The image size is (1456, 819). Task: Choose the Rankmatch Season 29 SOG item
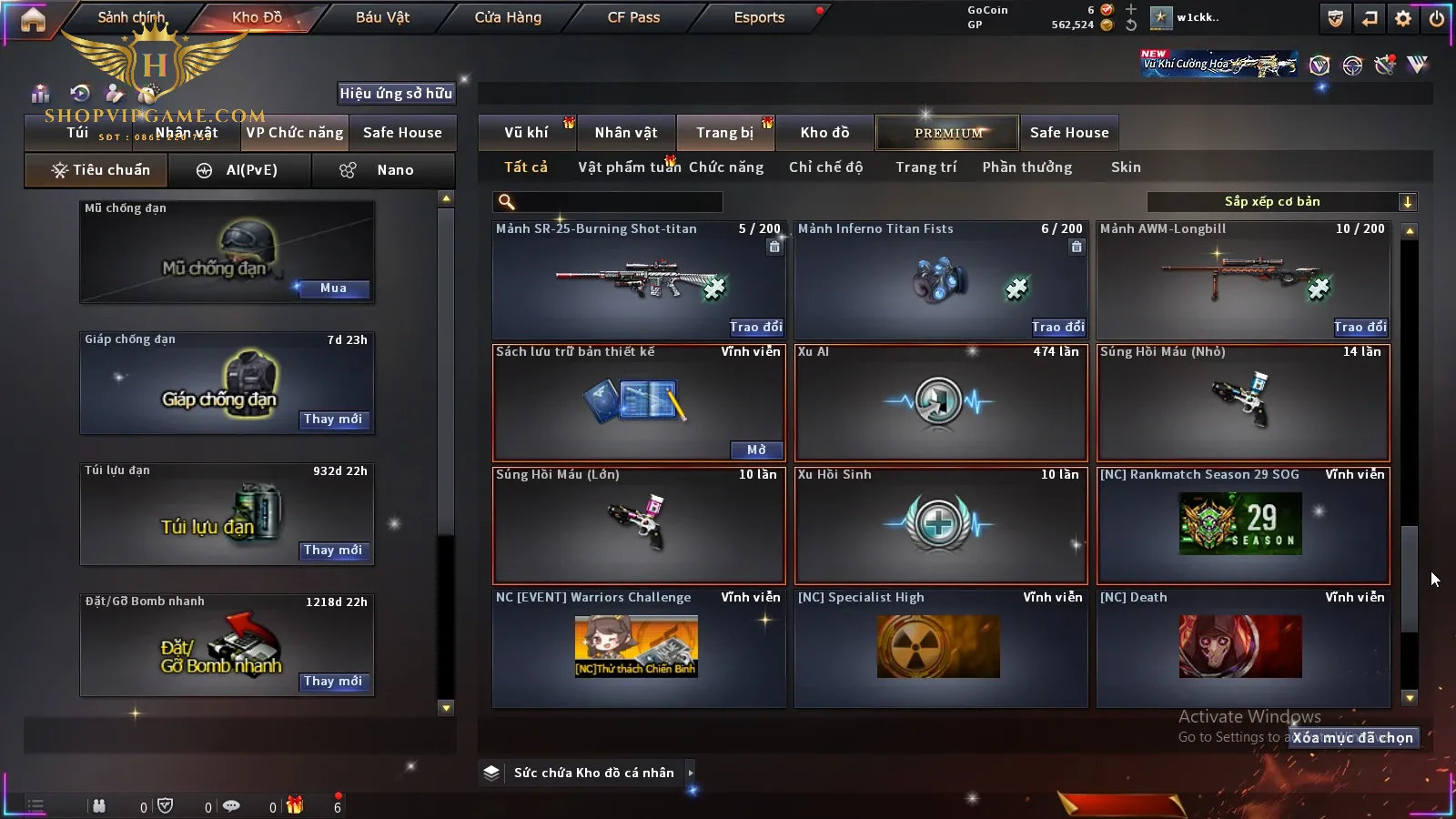[x=1243, y=525]
